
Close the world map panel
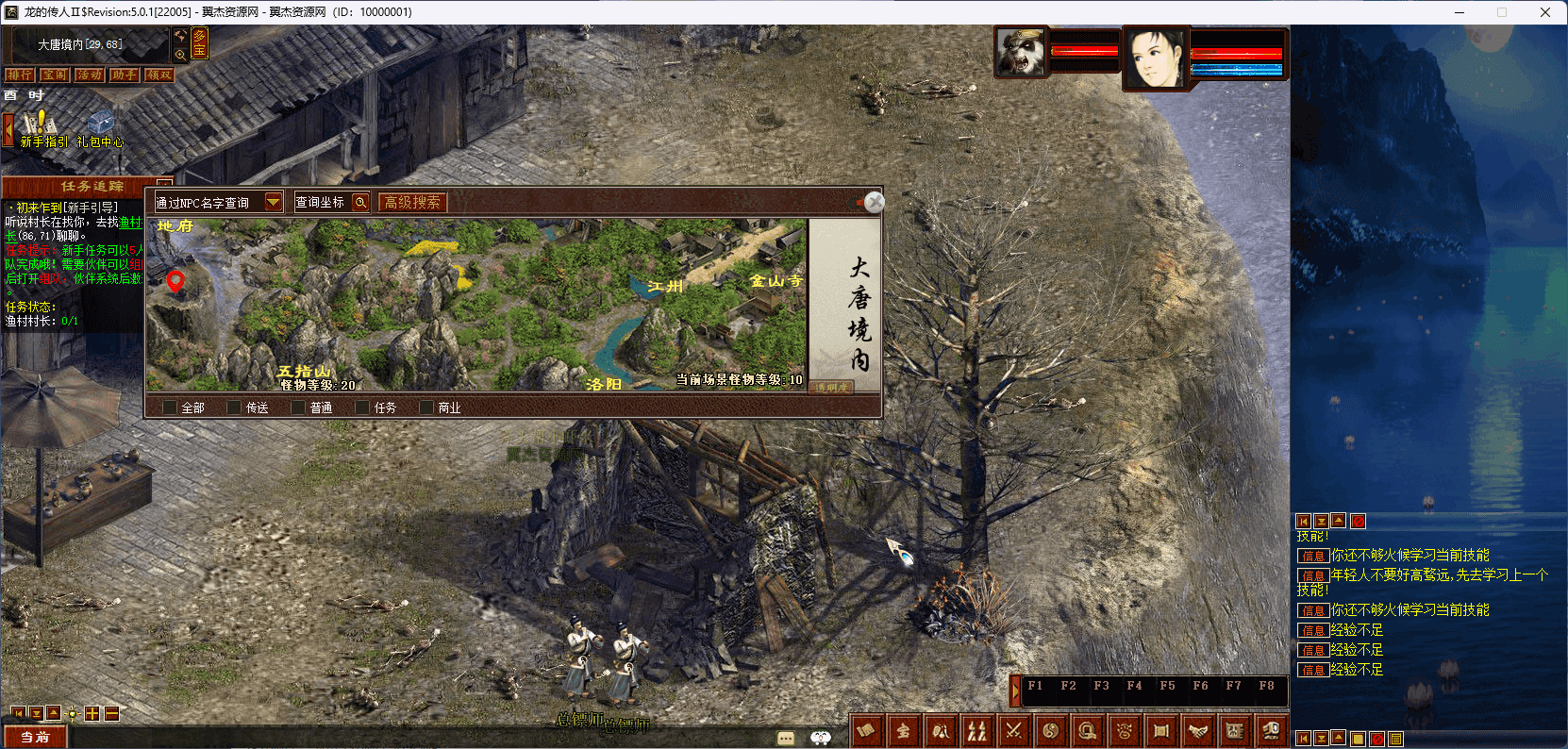(875, 202)
